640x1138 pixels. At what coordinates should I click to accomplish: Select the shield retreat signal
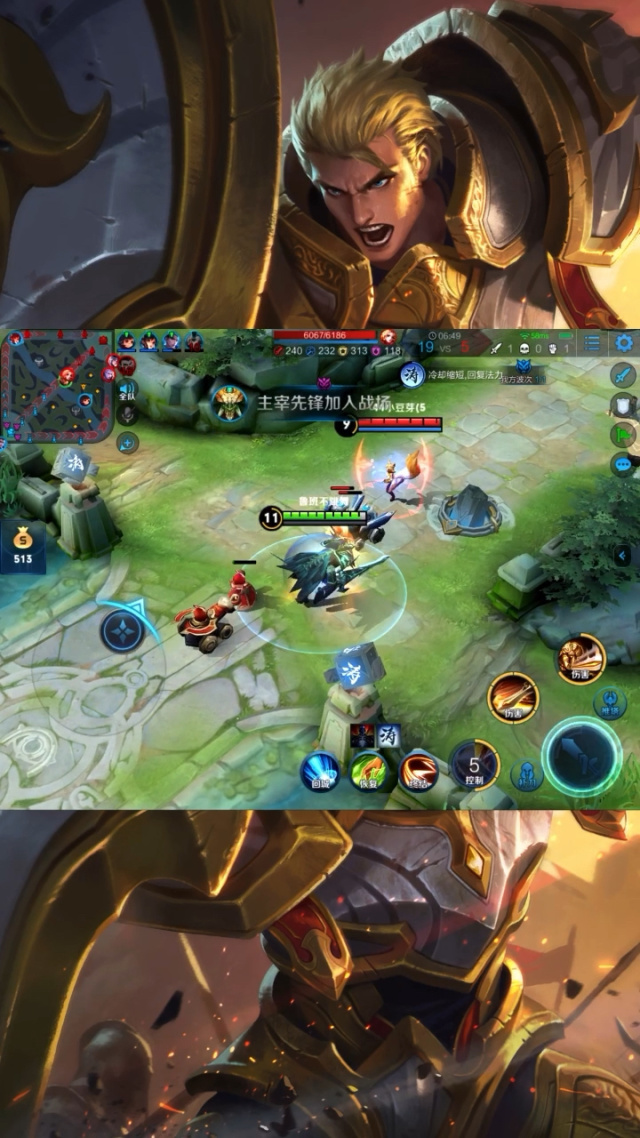622,405
